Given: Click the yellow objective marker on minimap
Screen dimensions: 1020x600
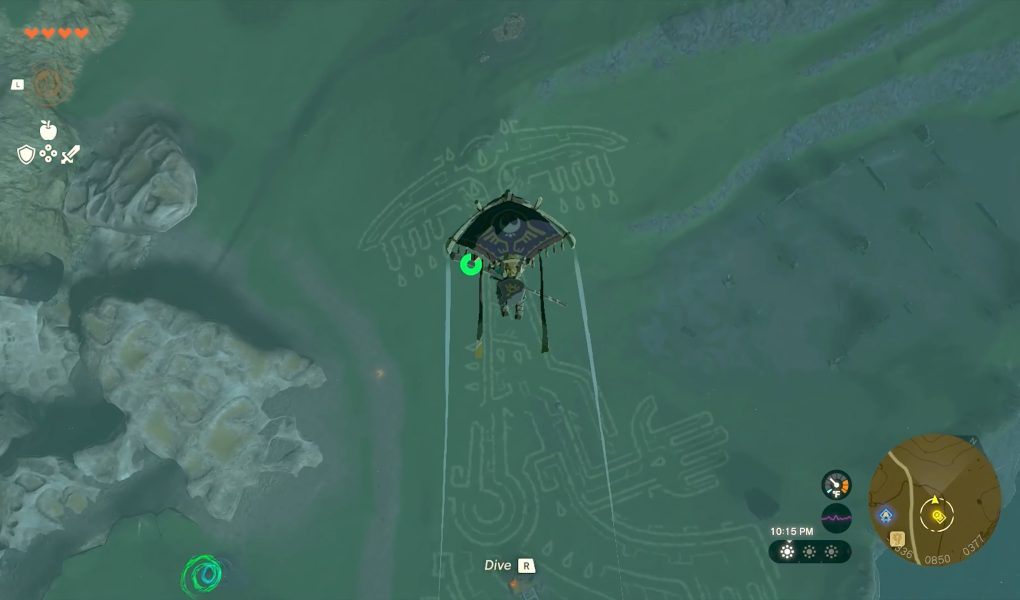Looking at the screenshot, I should click(x=939, y=516).
